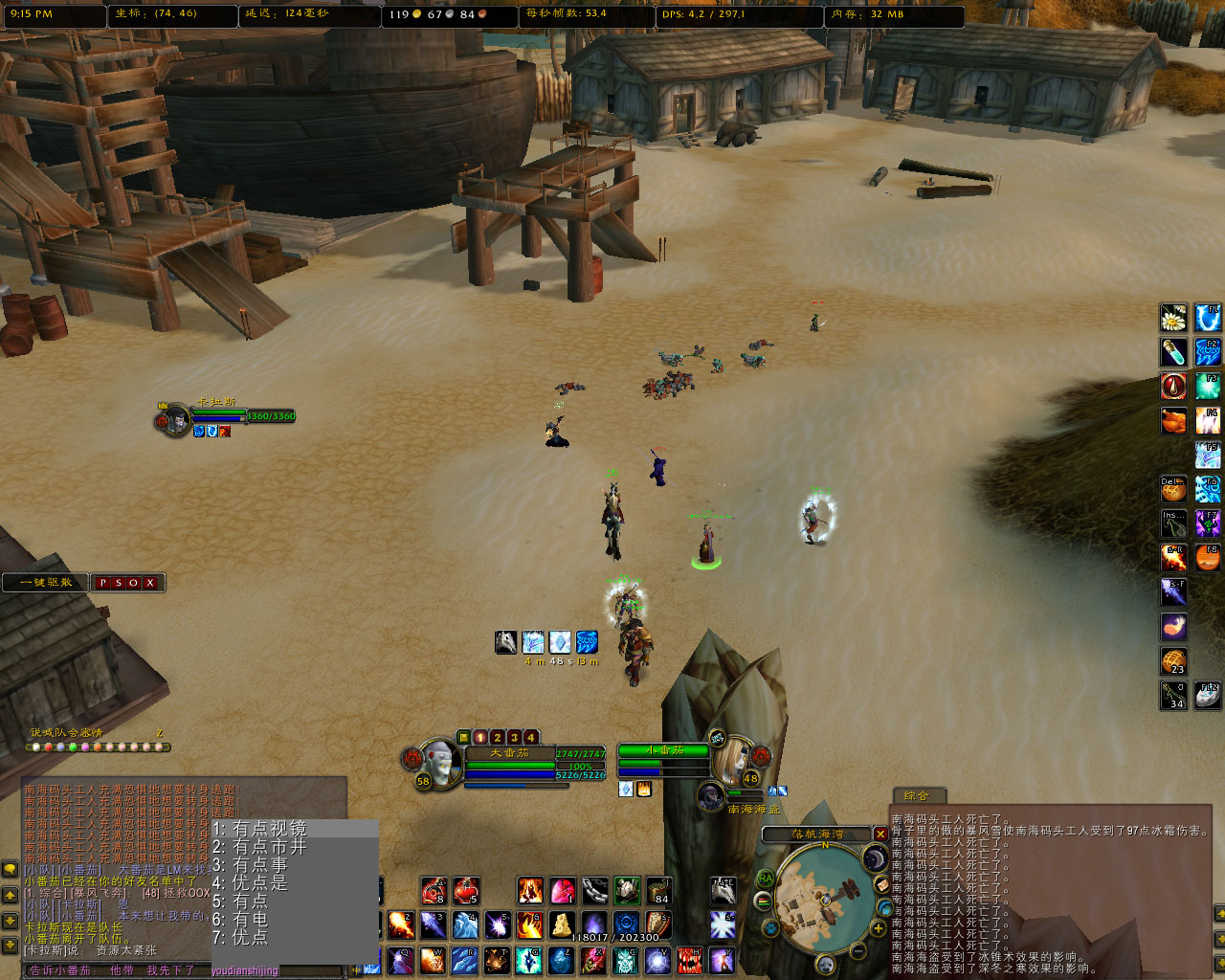This screenshot has width=1225, height=980.
Task: Switch to the 综合 chat tab
Action: click(x=916, y=794)
